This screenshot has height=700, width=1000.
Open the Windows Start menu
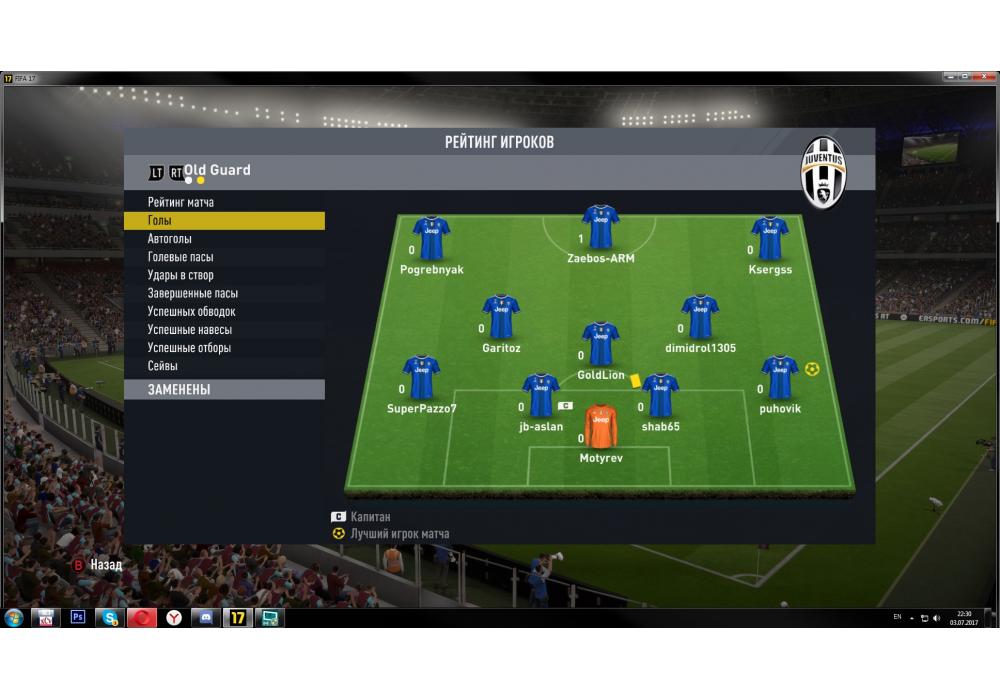(x=14, y=618)
